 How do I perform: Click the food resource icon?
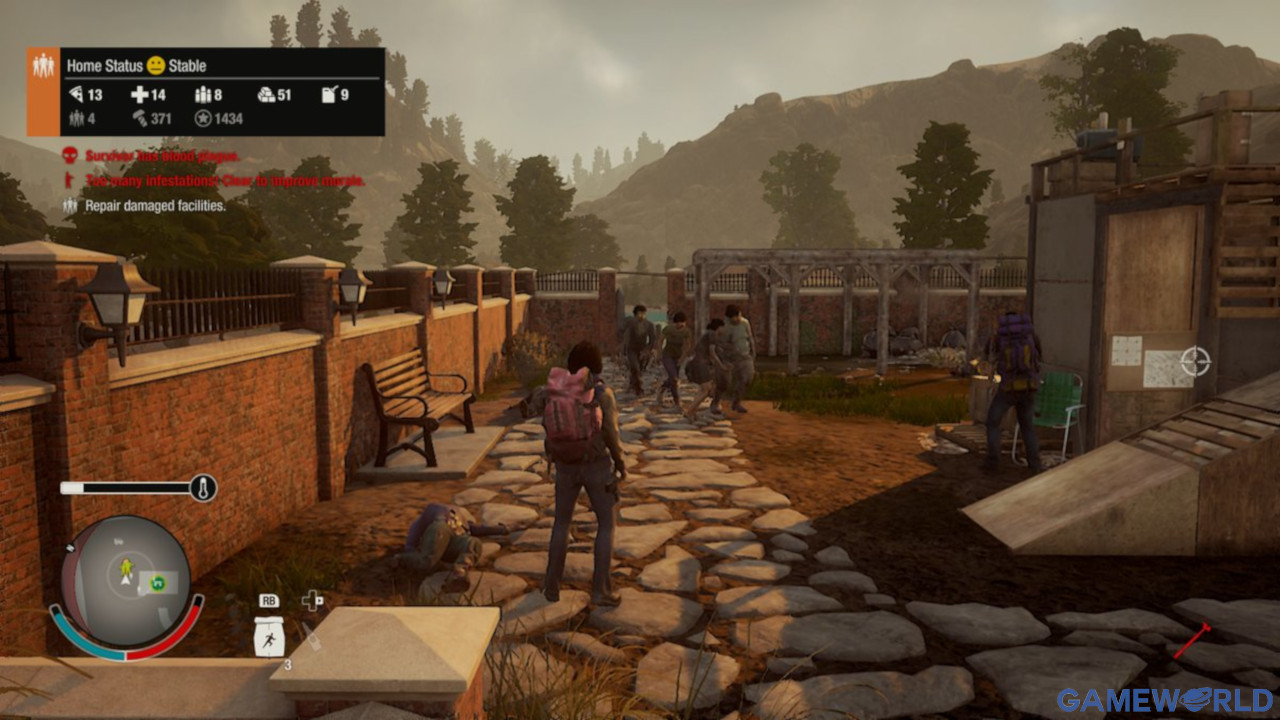click(75, 95)
